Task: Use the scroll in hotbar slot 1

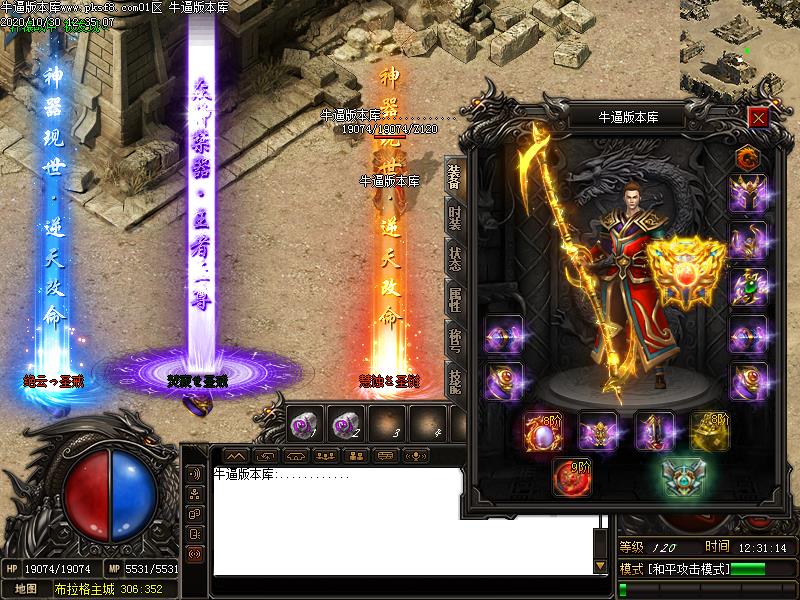Action: click(303, 425)
